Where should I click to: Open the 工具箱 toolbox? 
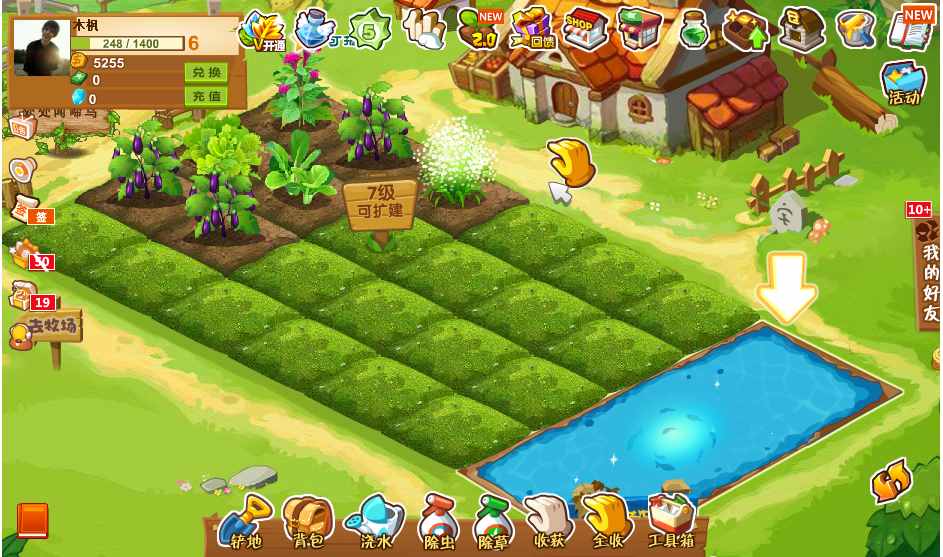(x=671, y=522)
